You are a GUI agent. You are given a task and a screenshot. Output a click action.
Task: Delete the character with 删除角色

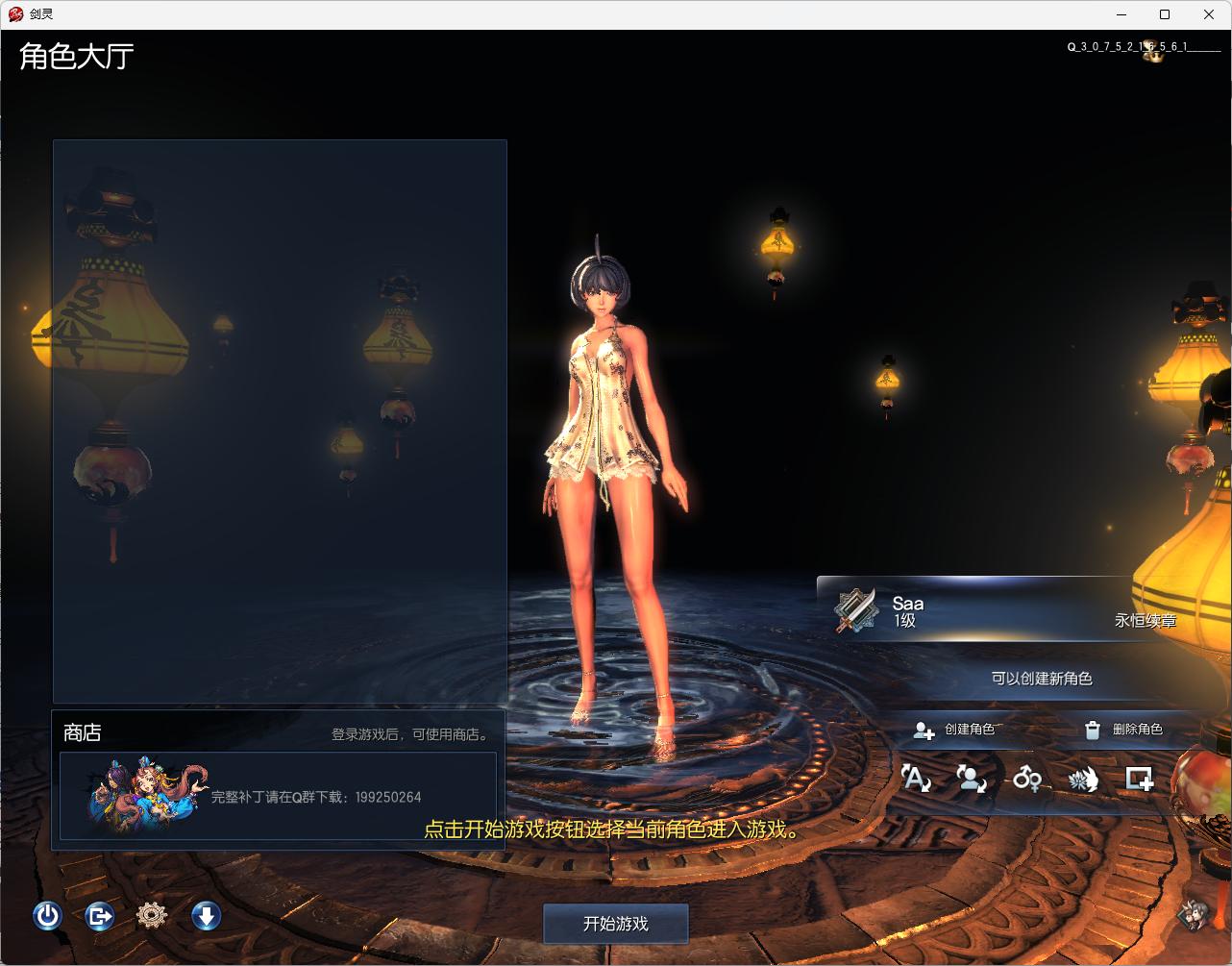[x=1123, y=730]
